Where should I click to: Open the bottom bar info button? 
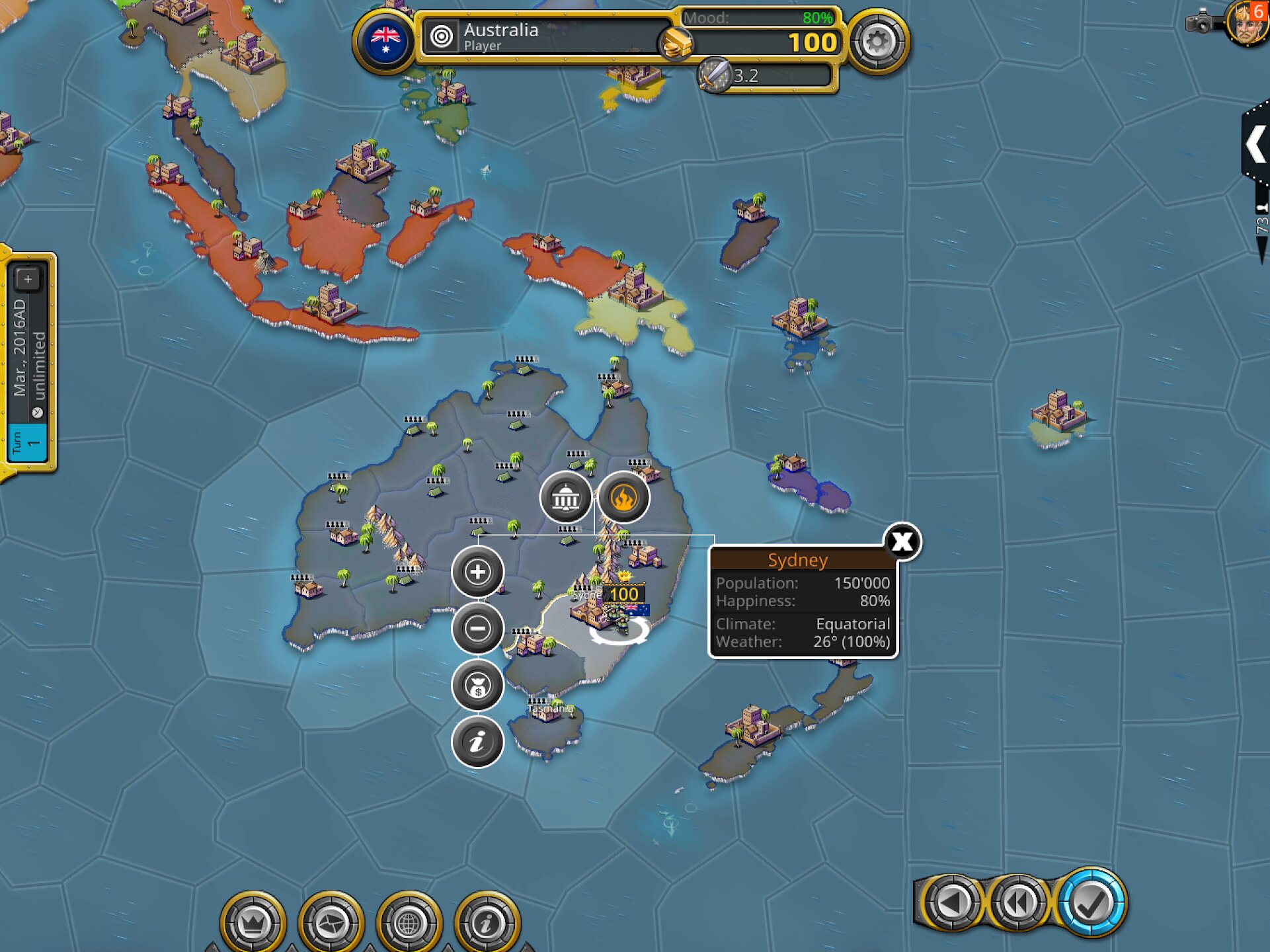click(x=487, y=923)
